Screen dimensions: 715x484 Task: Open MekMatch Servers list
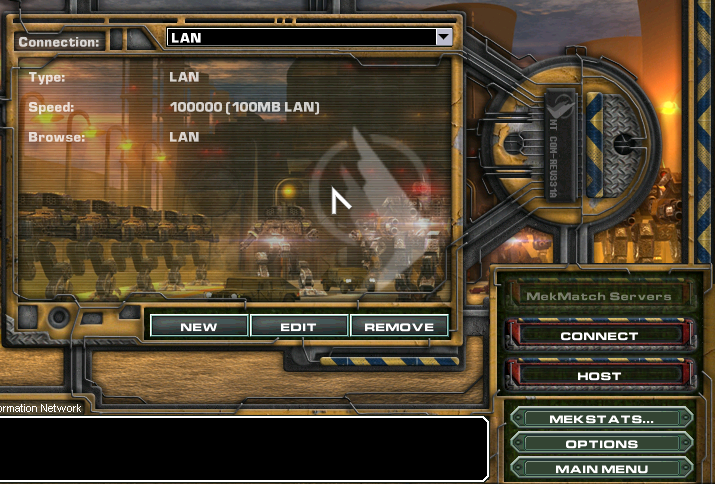[599, 296]
